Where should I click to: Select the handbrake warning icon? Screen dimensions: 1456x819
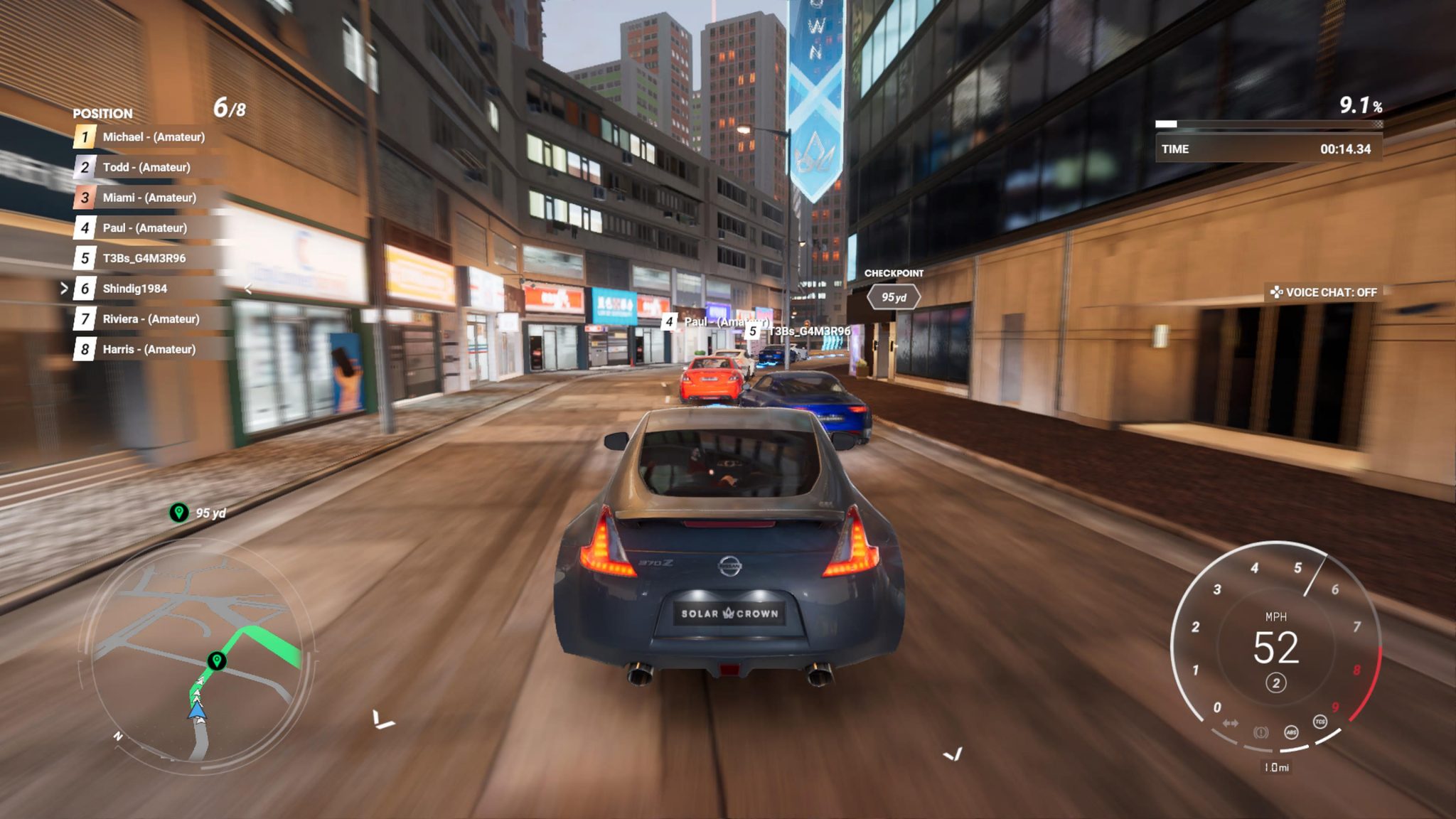1260,733
